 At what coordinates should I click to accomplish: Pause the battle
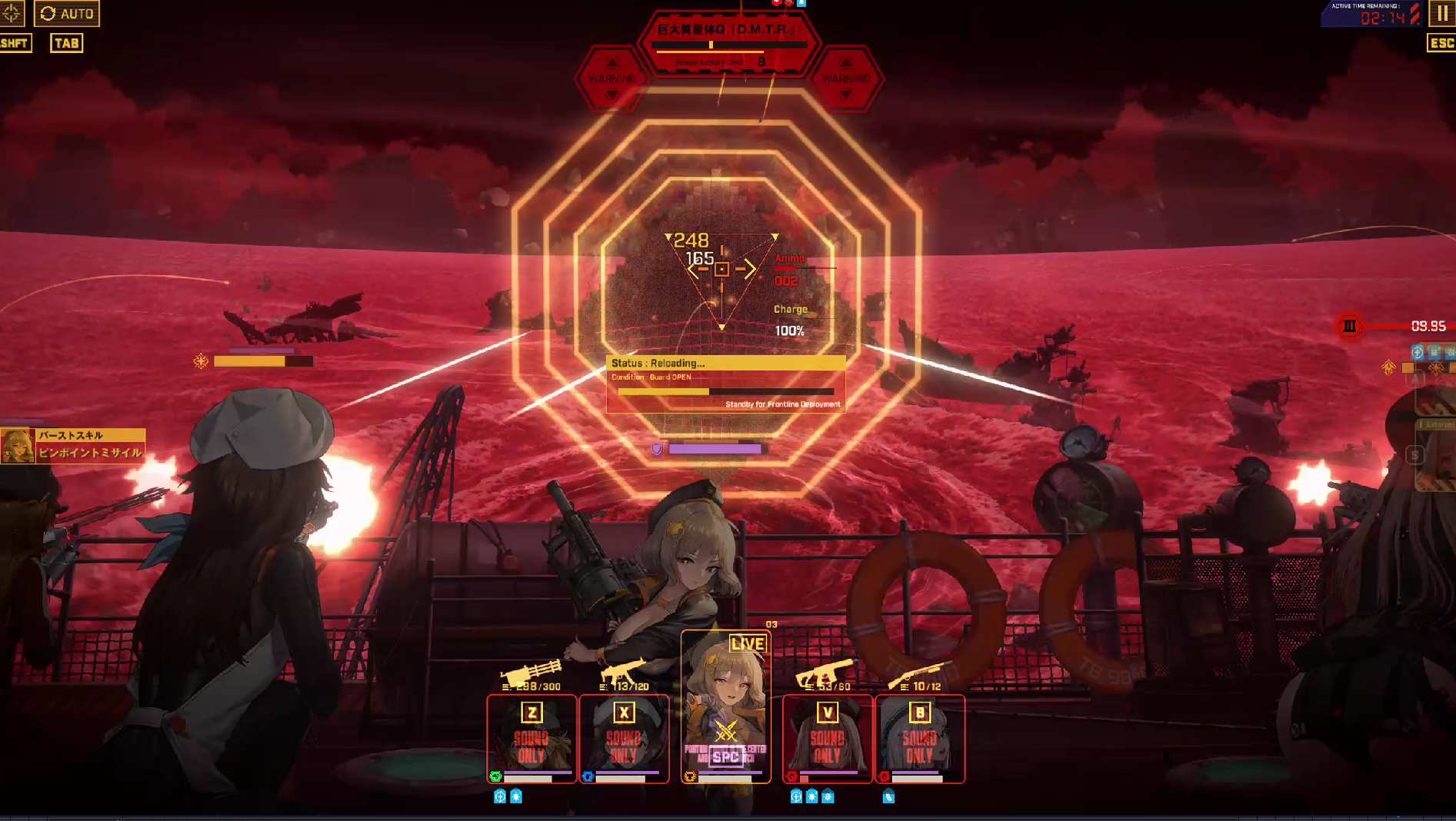(1442, 13)
